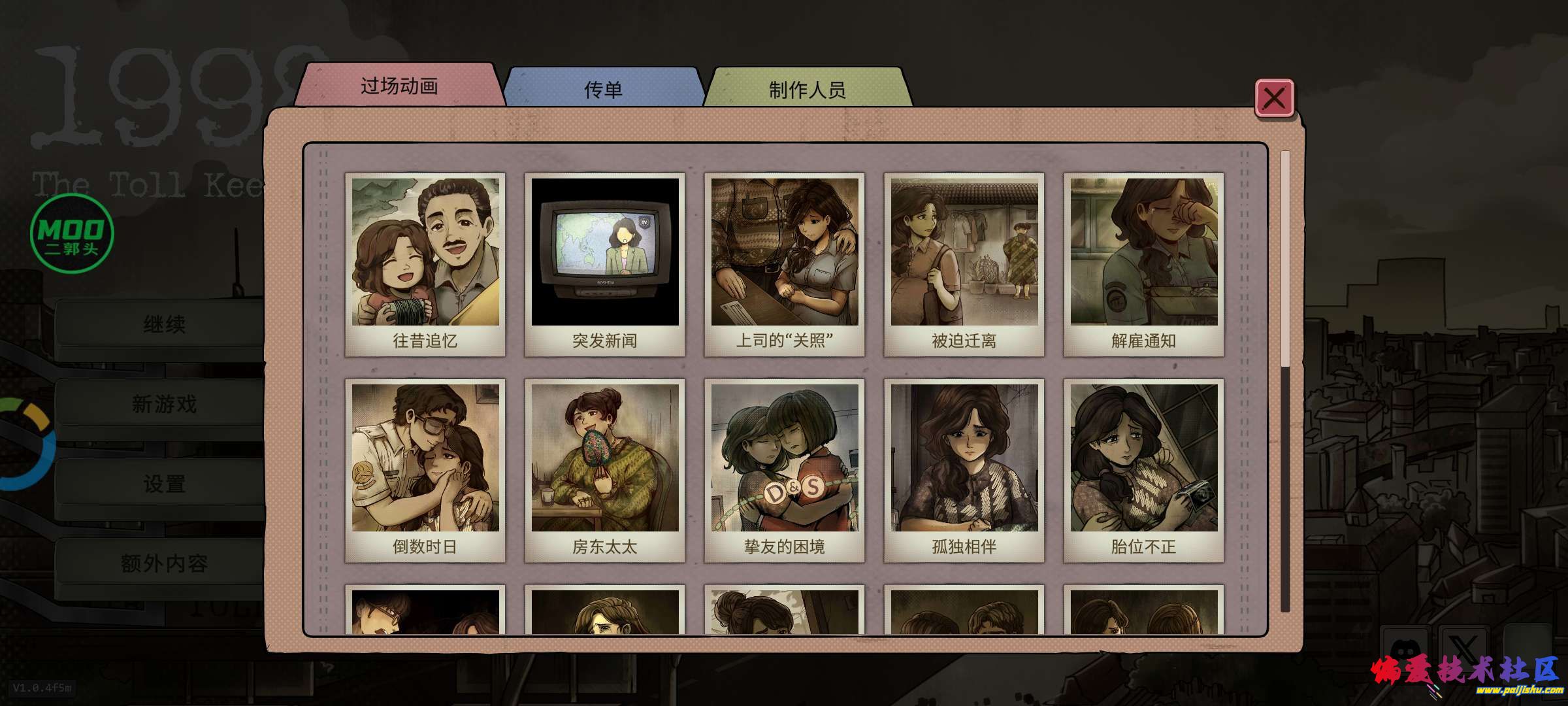Choose the 被迫迁离 cutscene card
Screen dimensions: 1568x706
pos(964,264)
